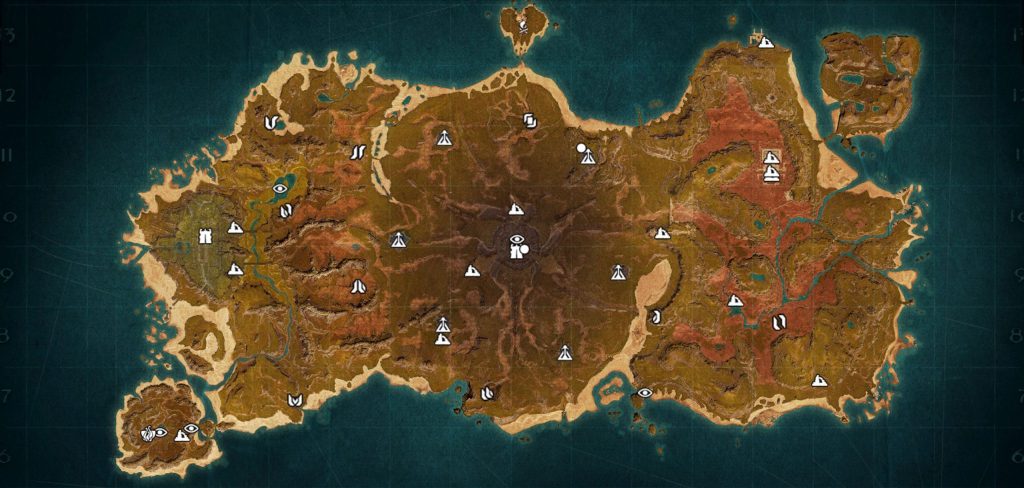Click the eye marker on the southern coast

coord(644,393)
